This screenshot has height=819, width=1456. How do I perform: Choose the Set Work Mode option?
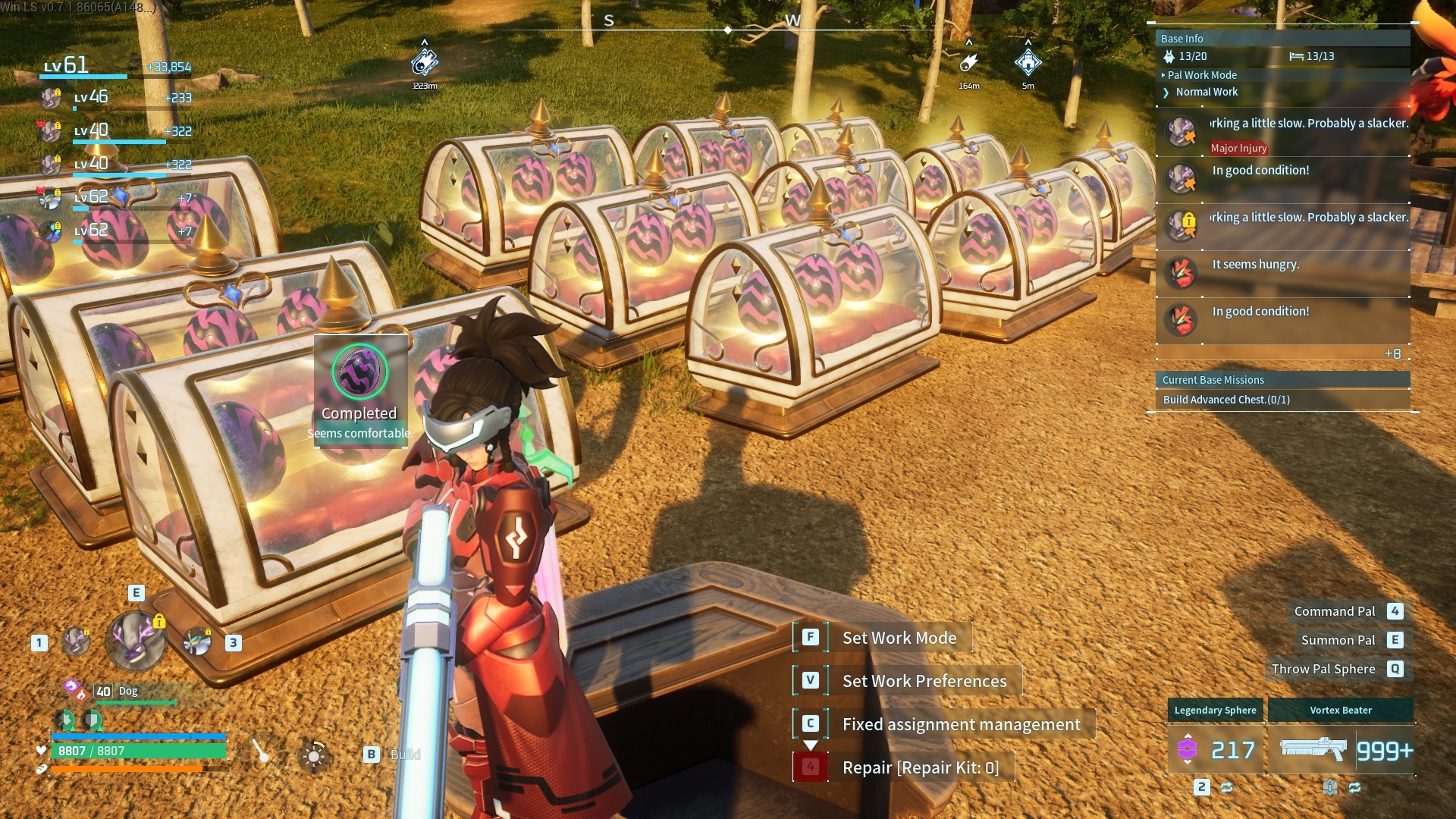899,638
